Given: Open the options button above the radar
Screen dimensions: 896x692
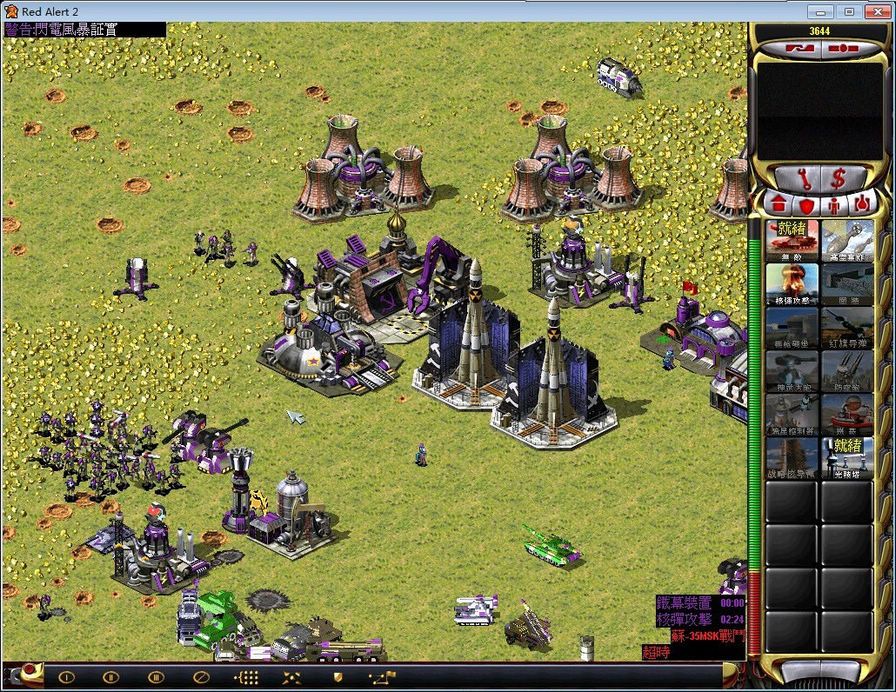Looking at the screenshot, I should [x=842, y=46].
